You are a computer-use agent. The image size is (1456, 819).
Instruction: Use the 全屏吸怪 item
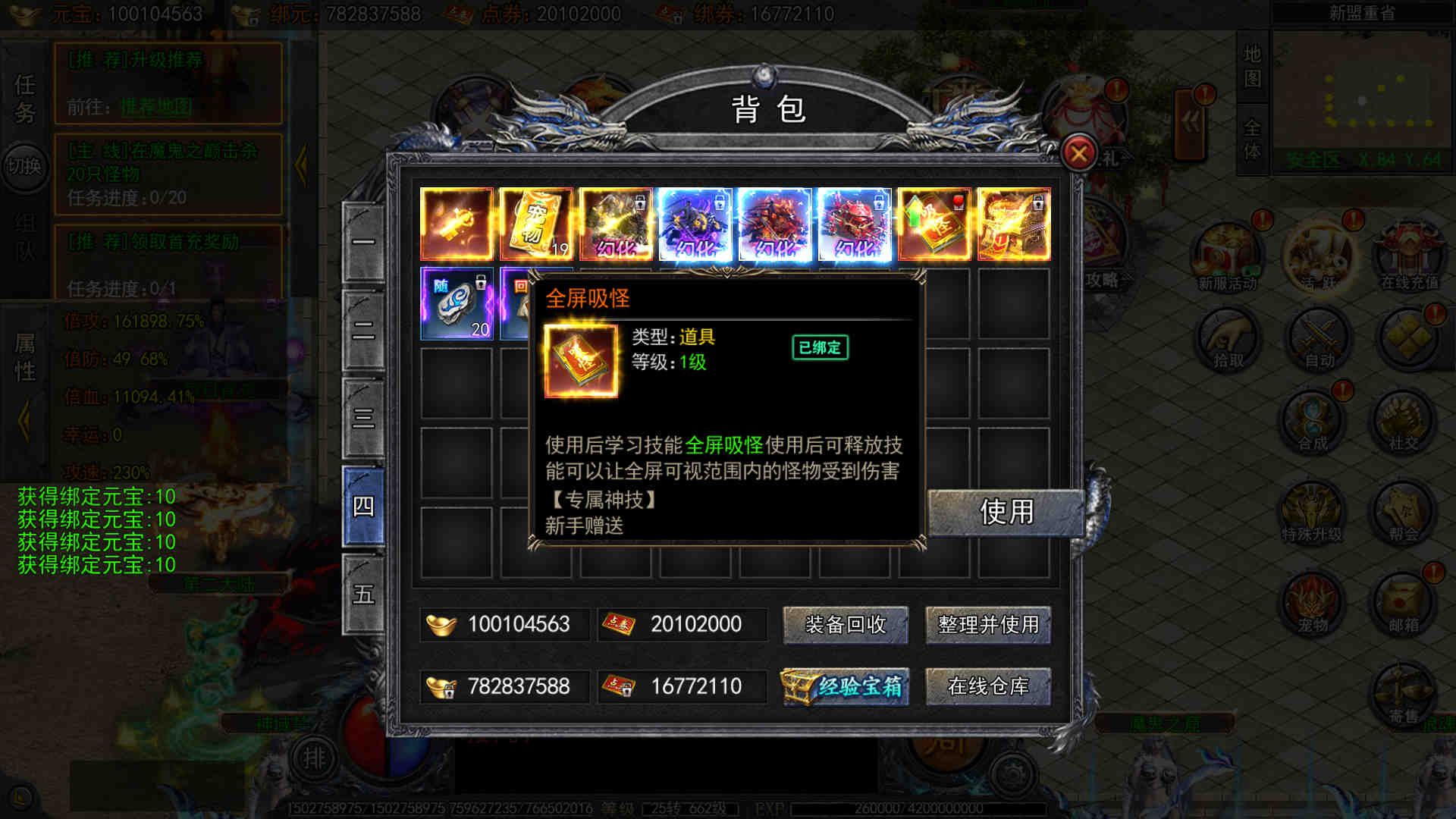click(x=1006, y=512)
